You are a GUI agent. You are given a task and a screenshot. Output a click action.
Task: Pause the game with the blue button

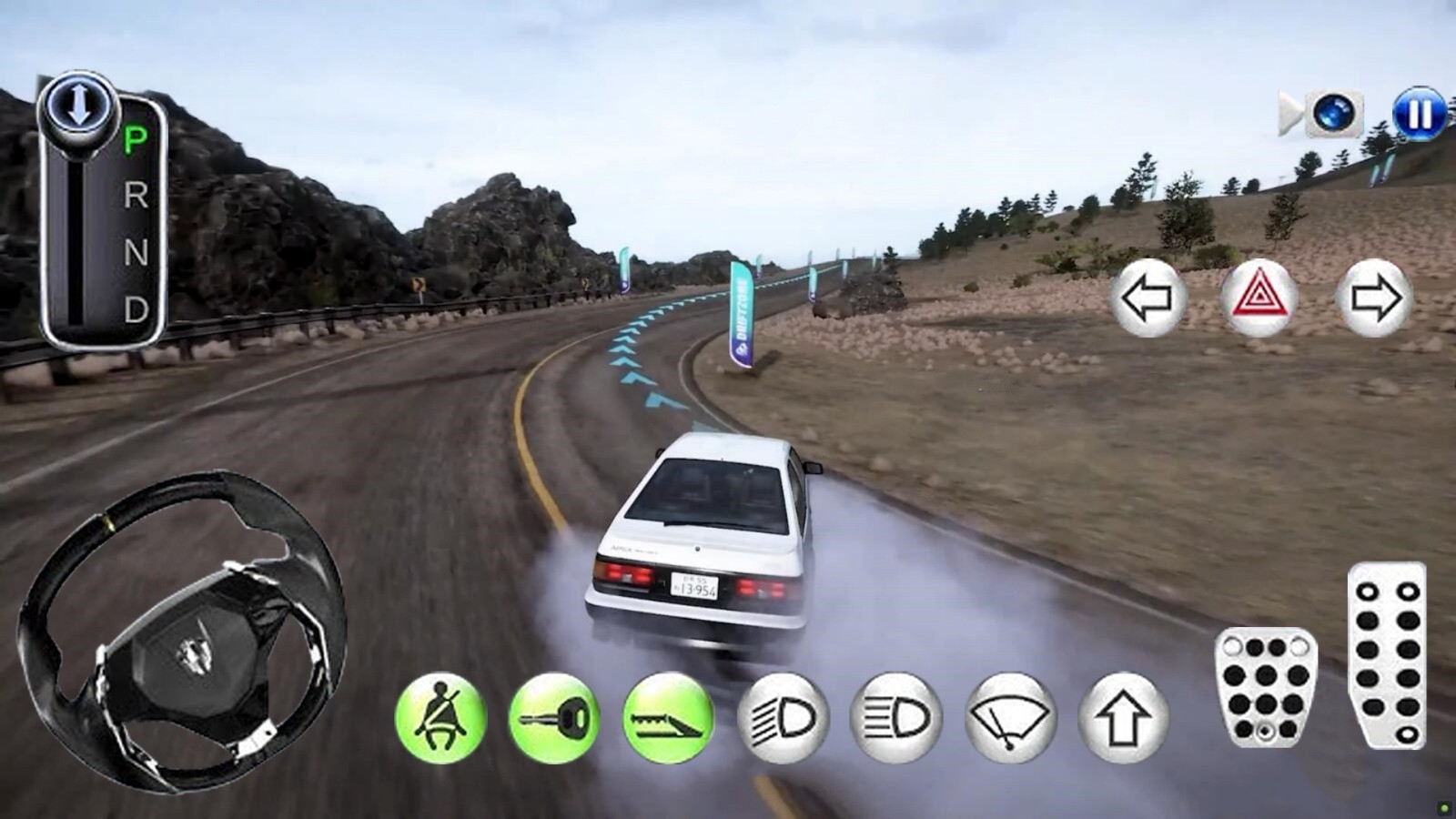click(1419, 114)
